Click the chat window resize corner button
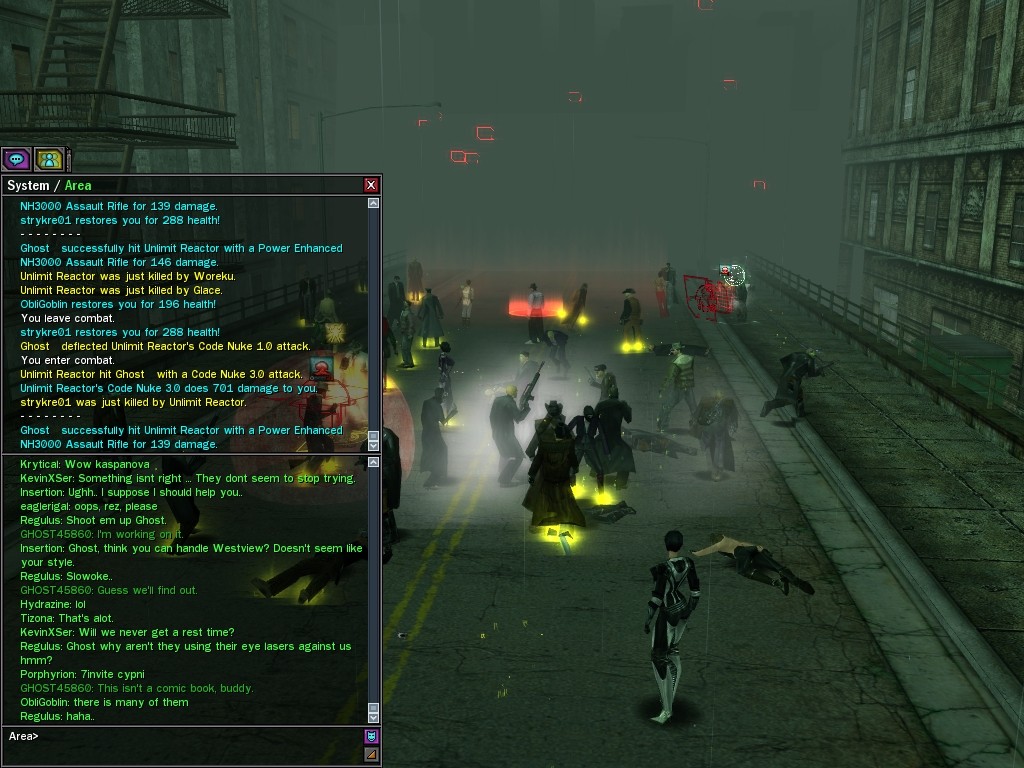Image resolution: width=1024 pixels, height=768 pixels. 372,755
